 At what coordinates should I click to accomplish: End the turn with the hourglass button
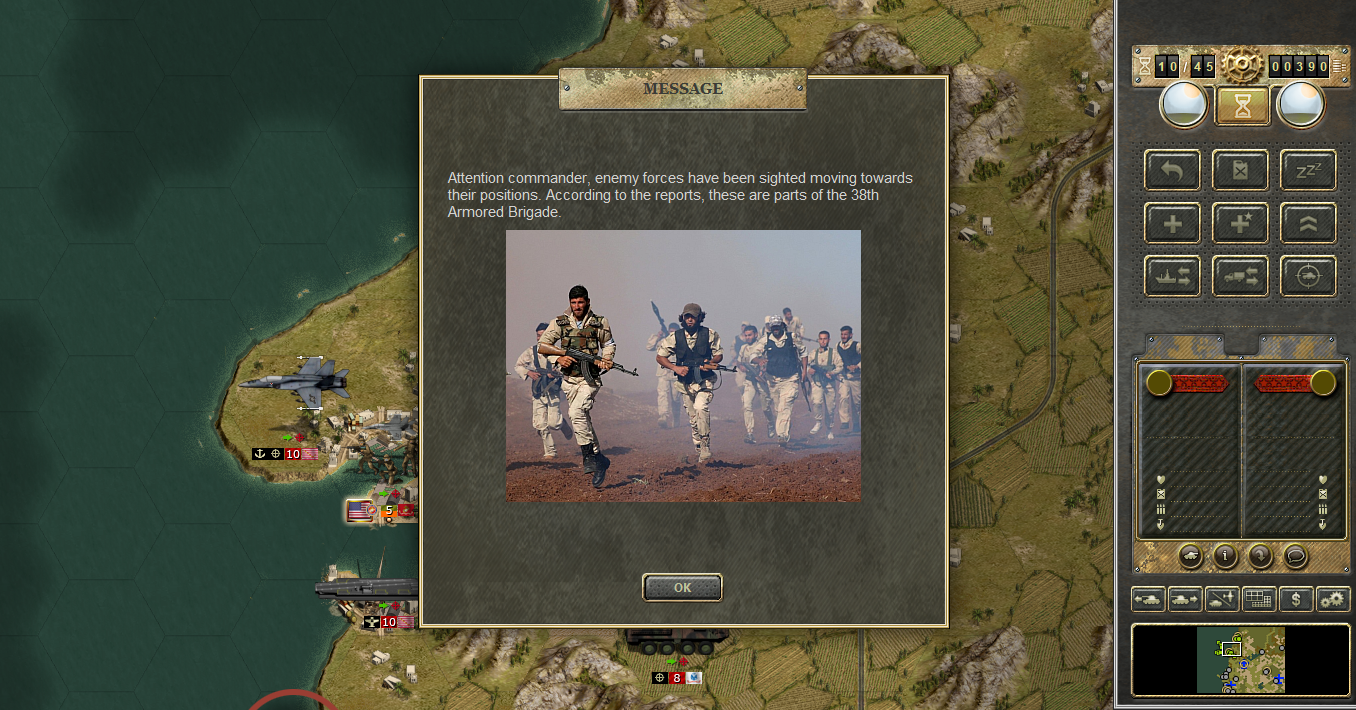click(x=1242, y=105)
